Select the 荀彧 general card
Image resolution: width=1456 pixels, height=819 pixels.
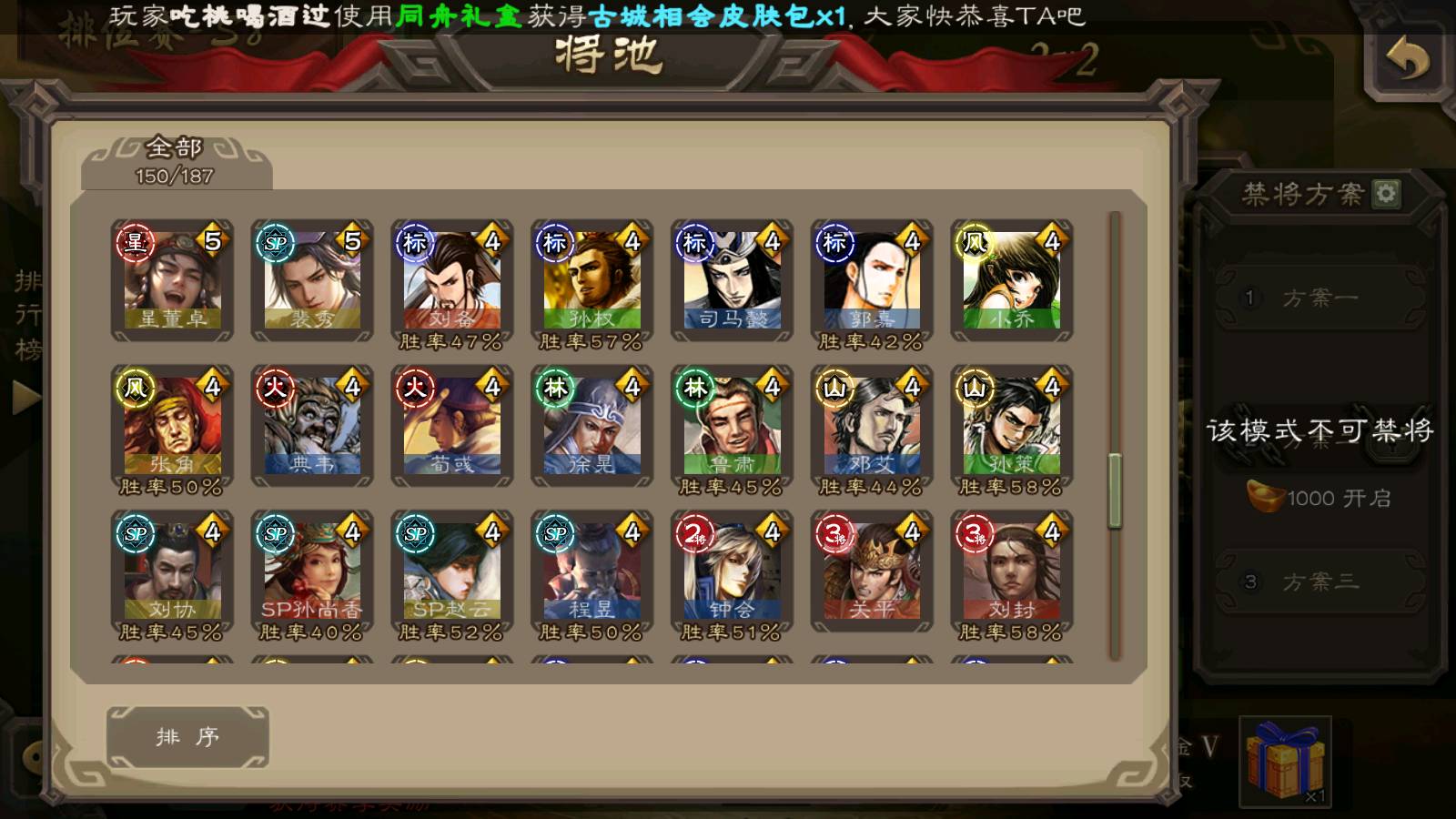click(452, 426)
